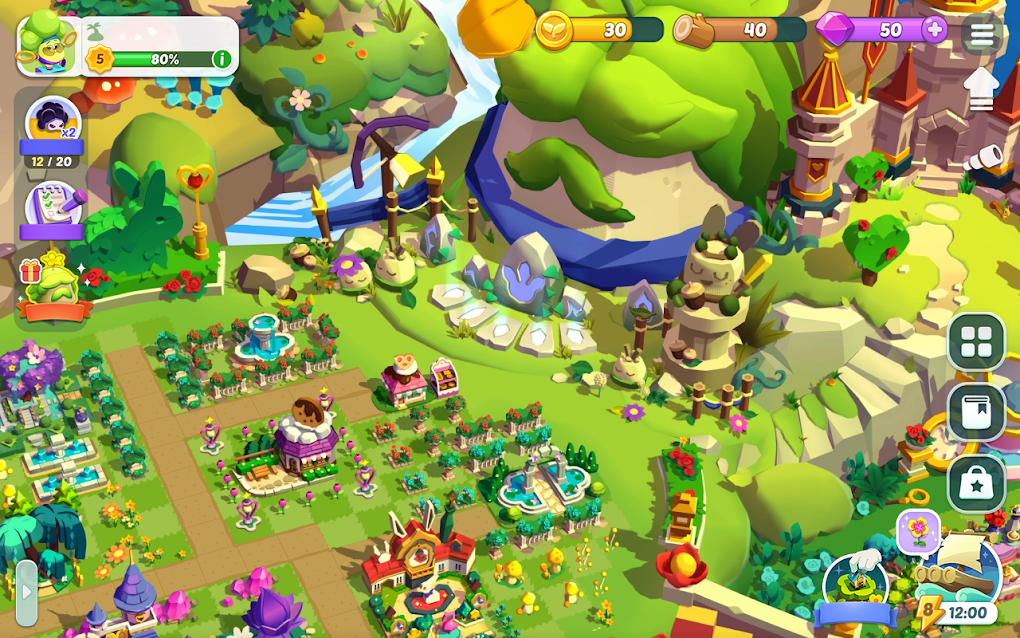Open the four-squares grid menu
Screen dimensions: 1020x638
coord(976,342)
